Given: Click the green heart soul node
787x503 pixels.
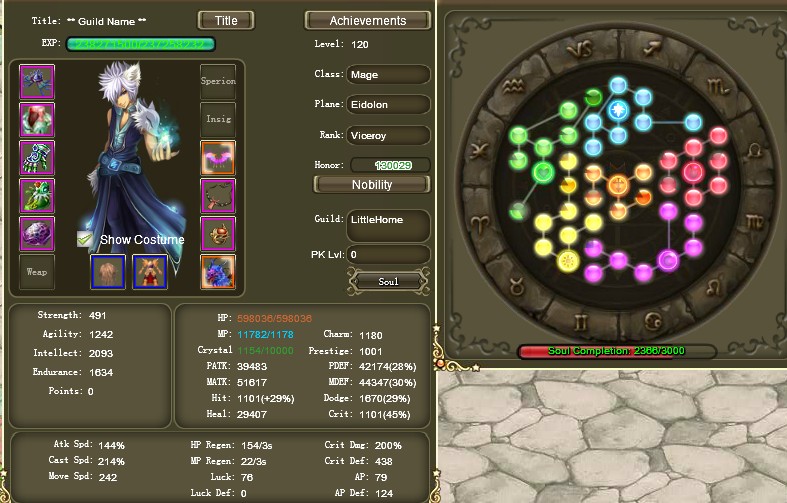Looking at the screenshot, I should 542,172.
